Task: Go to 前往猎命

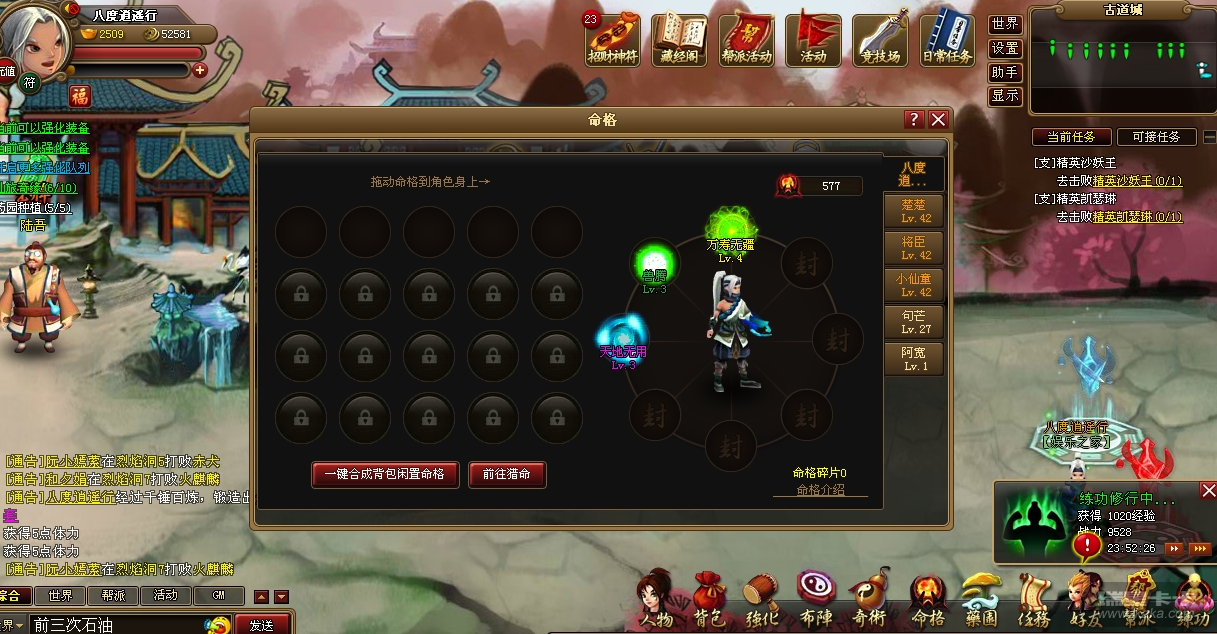Action: (507, 474)
